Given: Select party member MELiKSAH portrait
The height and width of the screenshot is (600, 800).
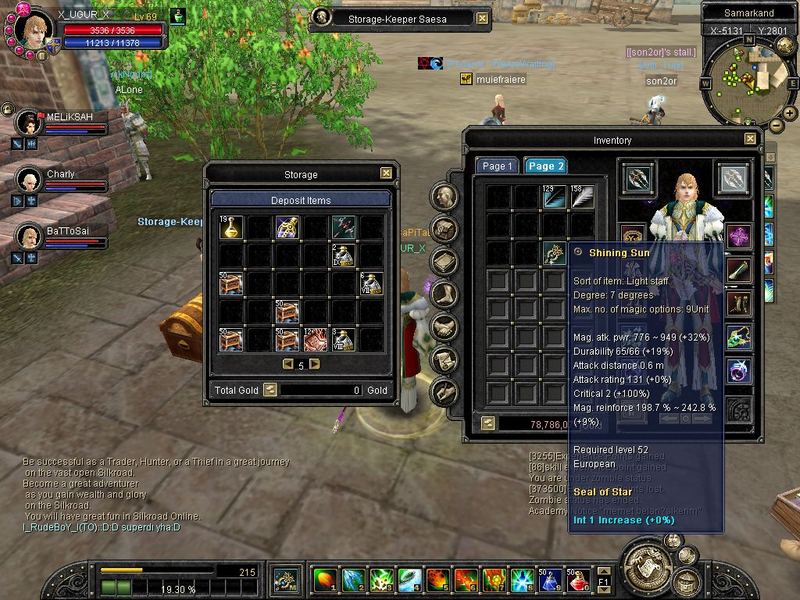Looking at the screenshot, I should (29, 123).
